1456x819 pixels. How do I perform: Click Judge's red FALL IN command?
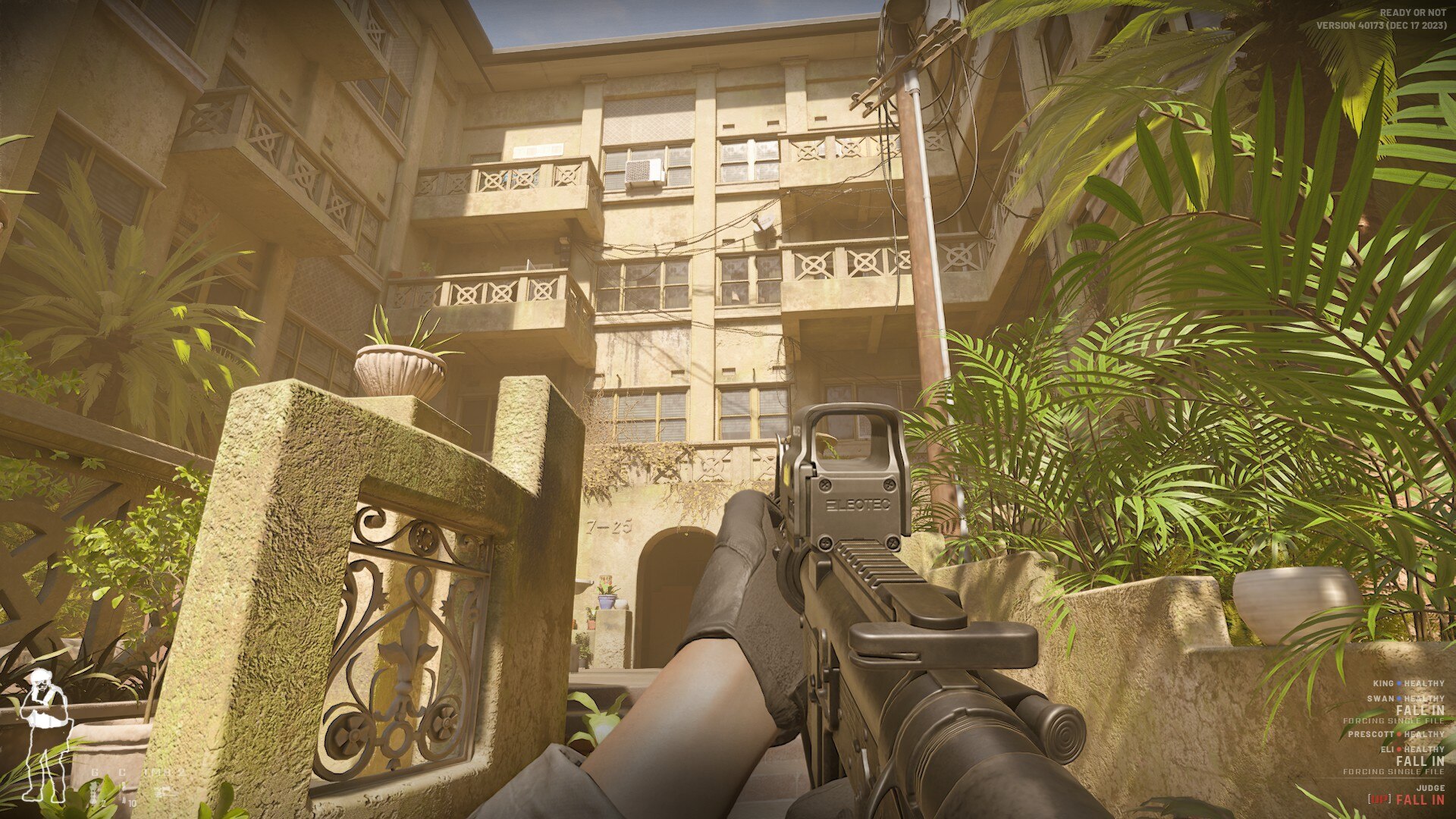[x=1420, y=799]
